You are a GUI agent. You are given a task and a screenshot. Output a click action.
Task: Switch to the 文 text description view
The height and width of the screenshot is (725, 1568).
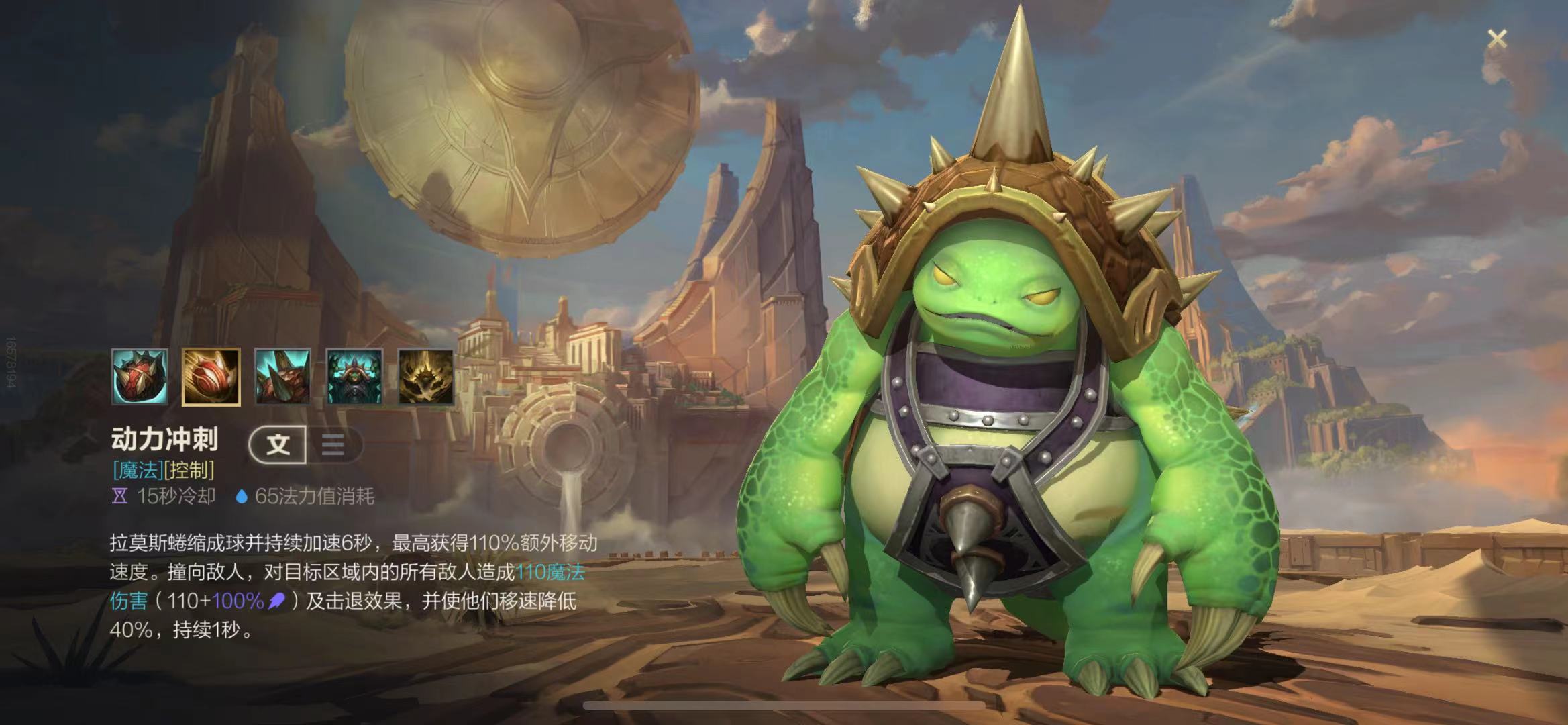[278, 444]
